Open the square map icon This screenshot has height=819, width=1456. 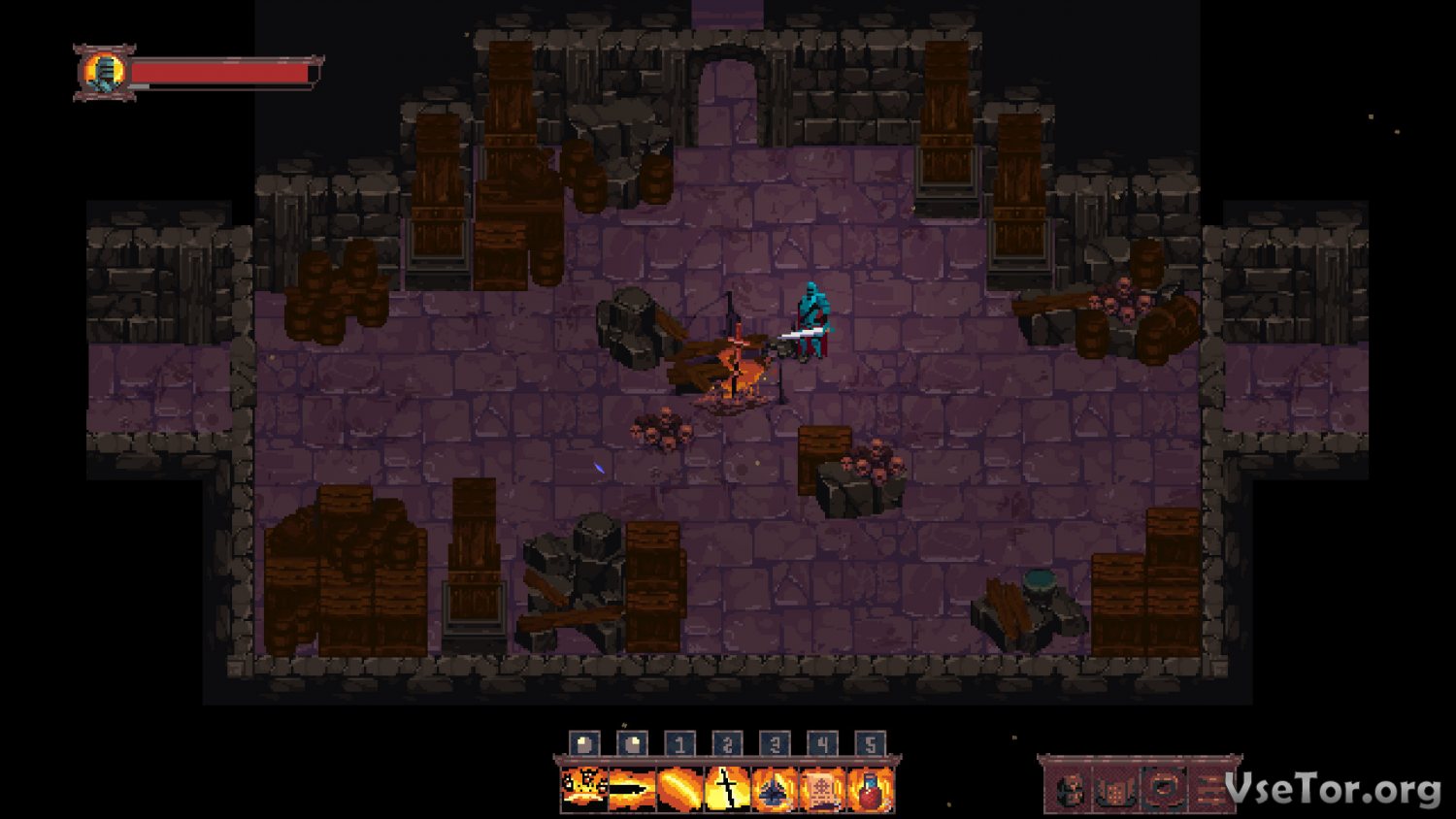[x=1164, y=791]
